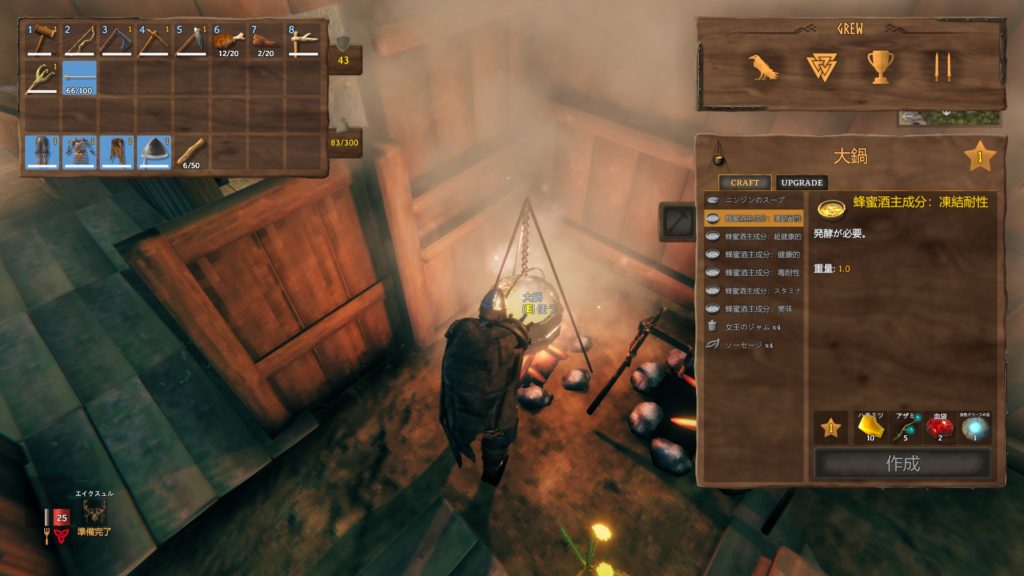Select the 蜂蜜酒主成分: スタミナ recipe
This screenshot has height=576, width=1024.
coord(755,290)
